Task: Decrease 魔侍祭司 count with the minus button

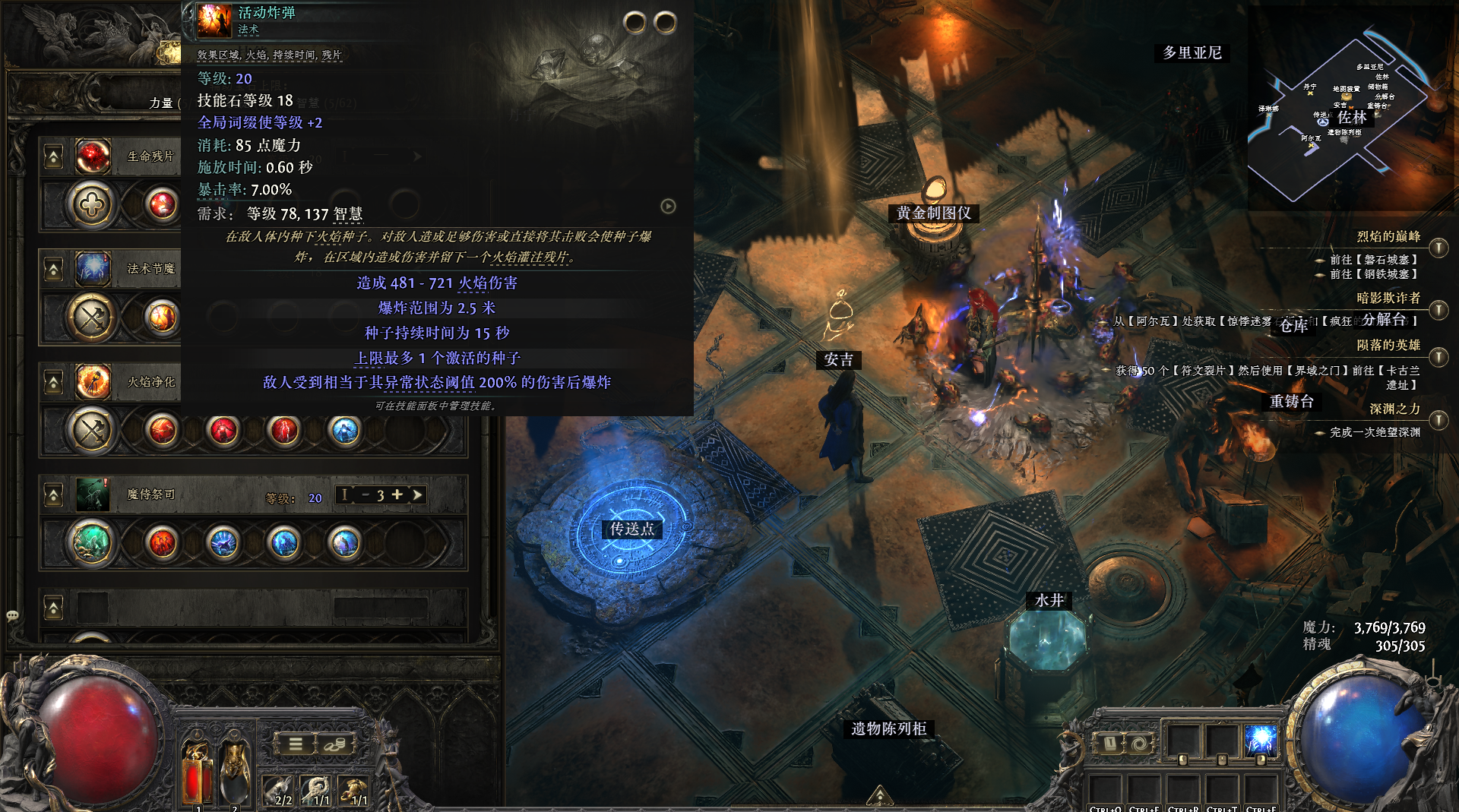Action: pyautogui.click(x=365, y=494)
